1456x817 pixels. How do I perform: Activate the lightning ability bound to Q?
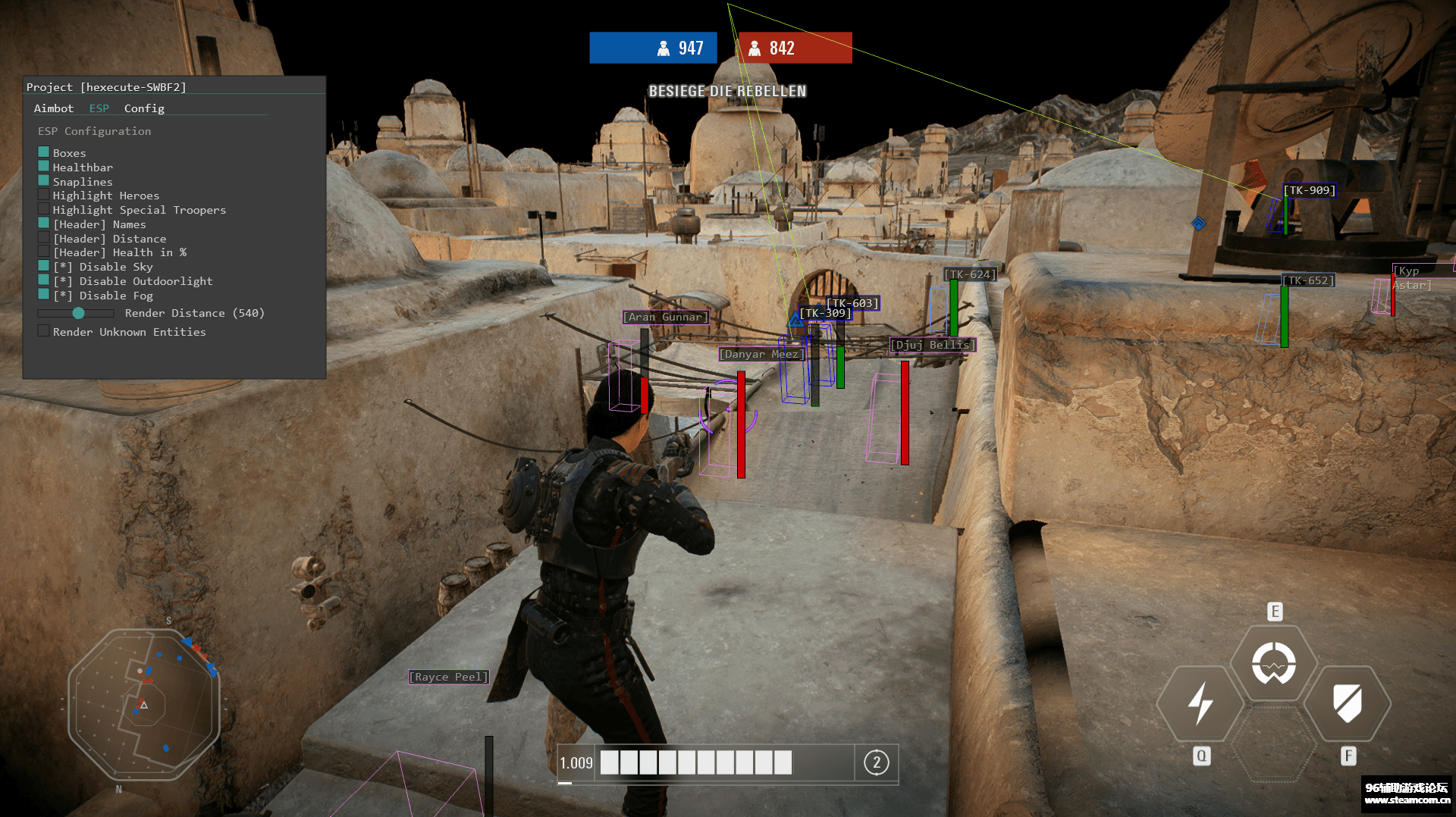click(1200, 704)
